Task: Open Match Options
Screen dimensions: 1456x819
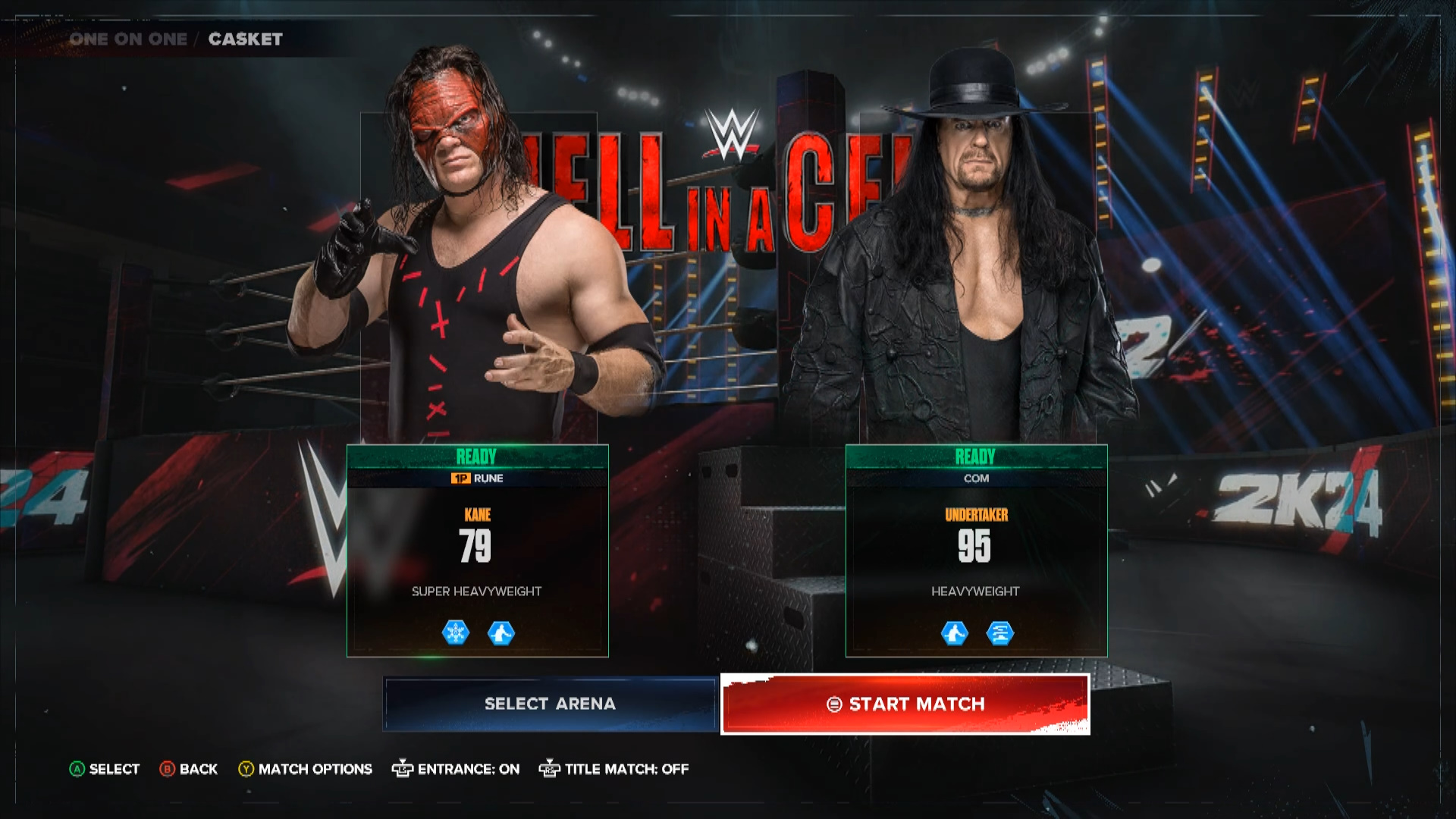Action: [x=306, y=769]
